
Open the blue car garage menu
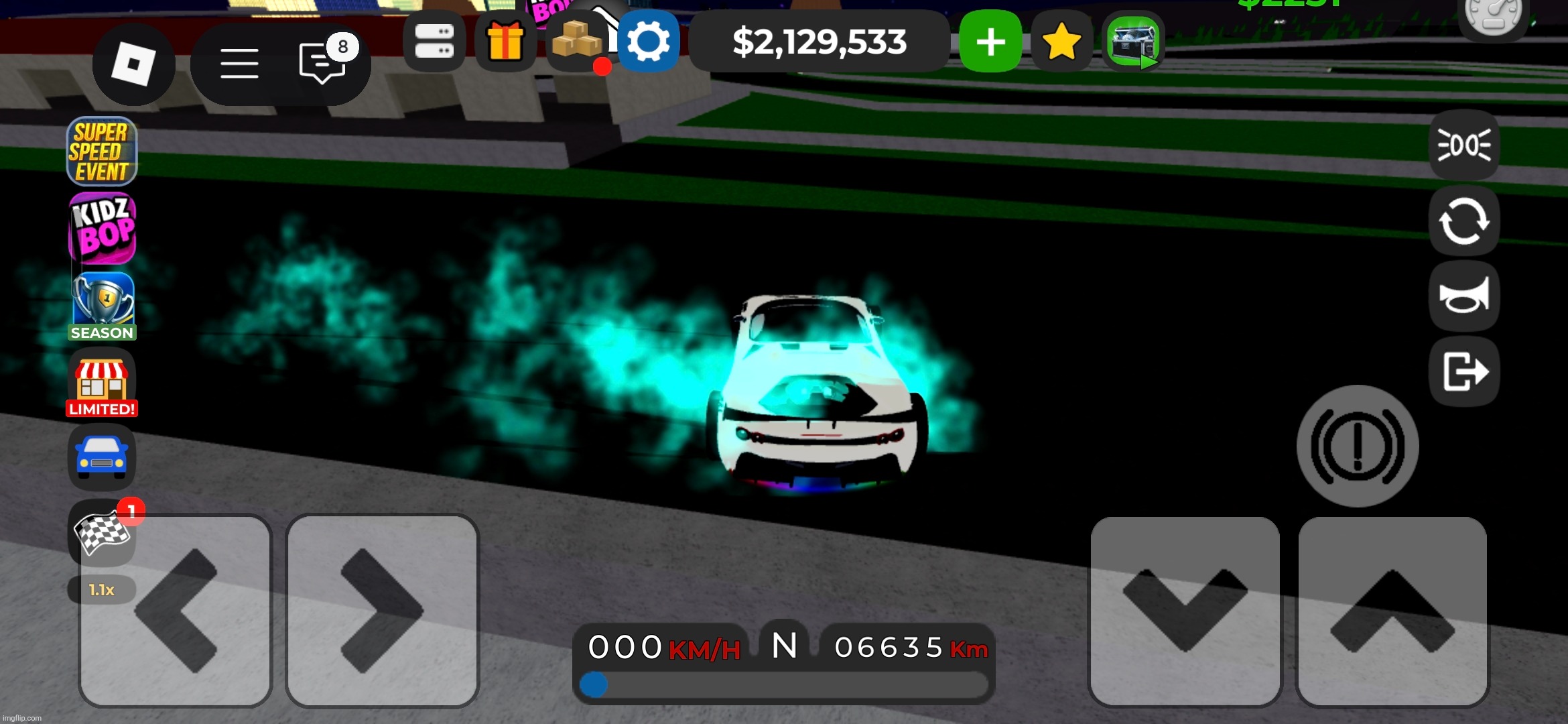pos(102,457)
